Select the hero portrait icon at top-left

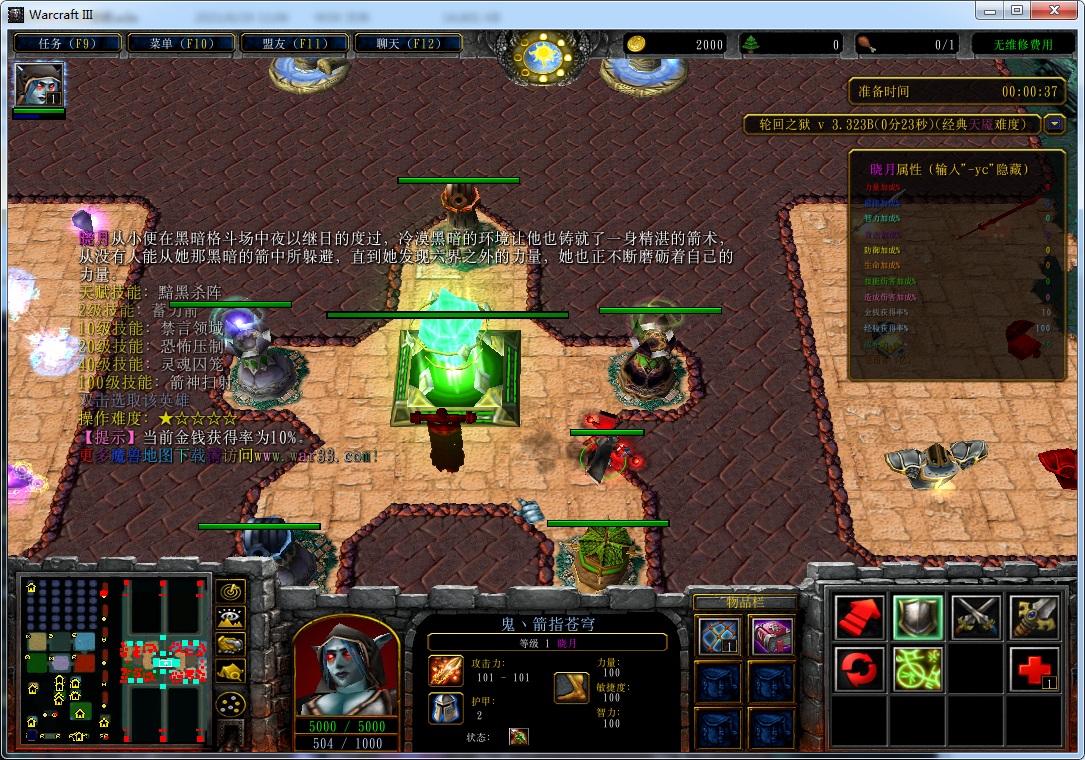[39, 84]
